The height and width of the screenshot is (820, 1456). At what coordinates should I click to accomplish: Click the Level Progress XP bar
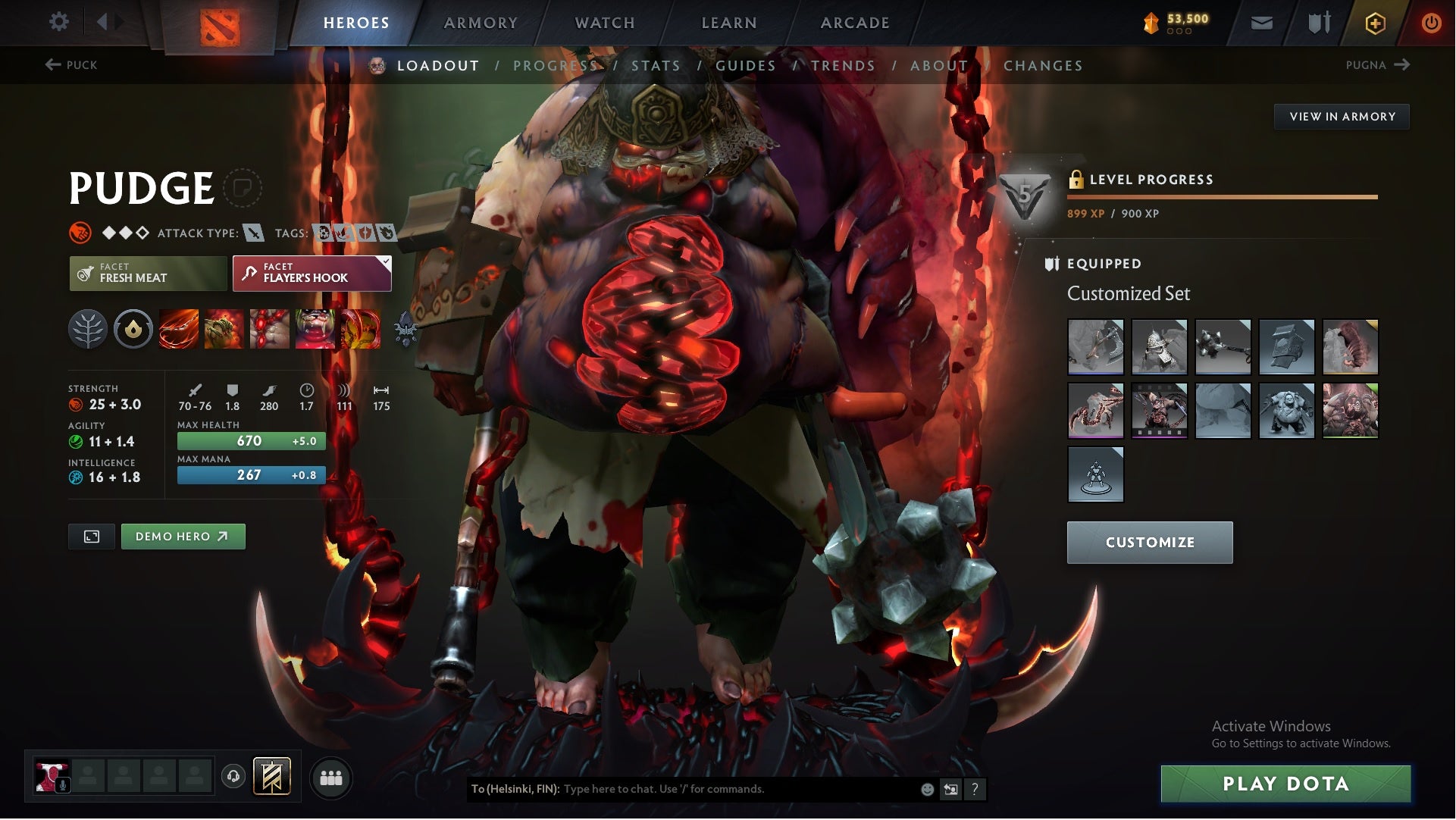[1223, 196]
